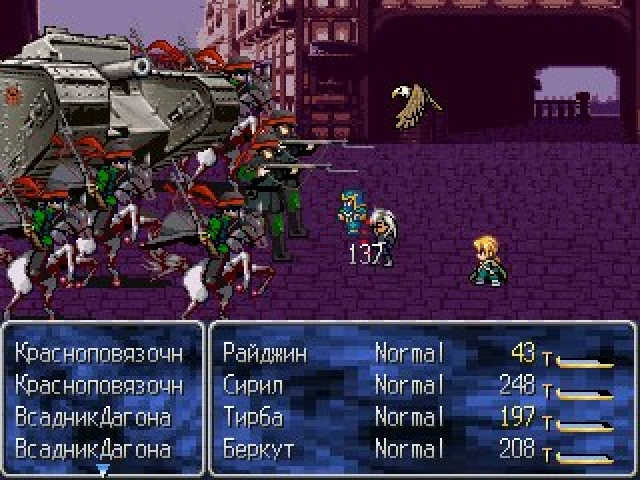Choose Сирил's row in the party panel
The width and height of the screenshot is (640, 480).
(256, 384)
